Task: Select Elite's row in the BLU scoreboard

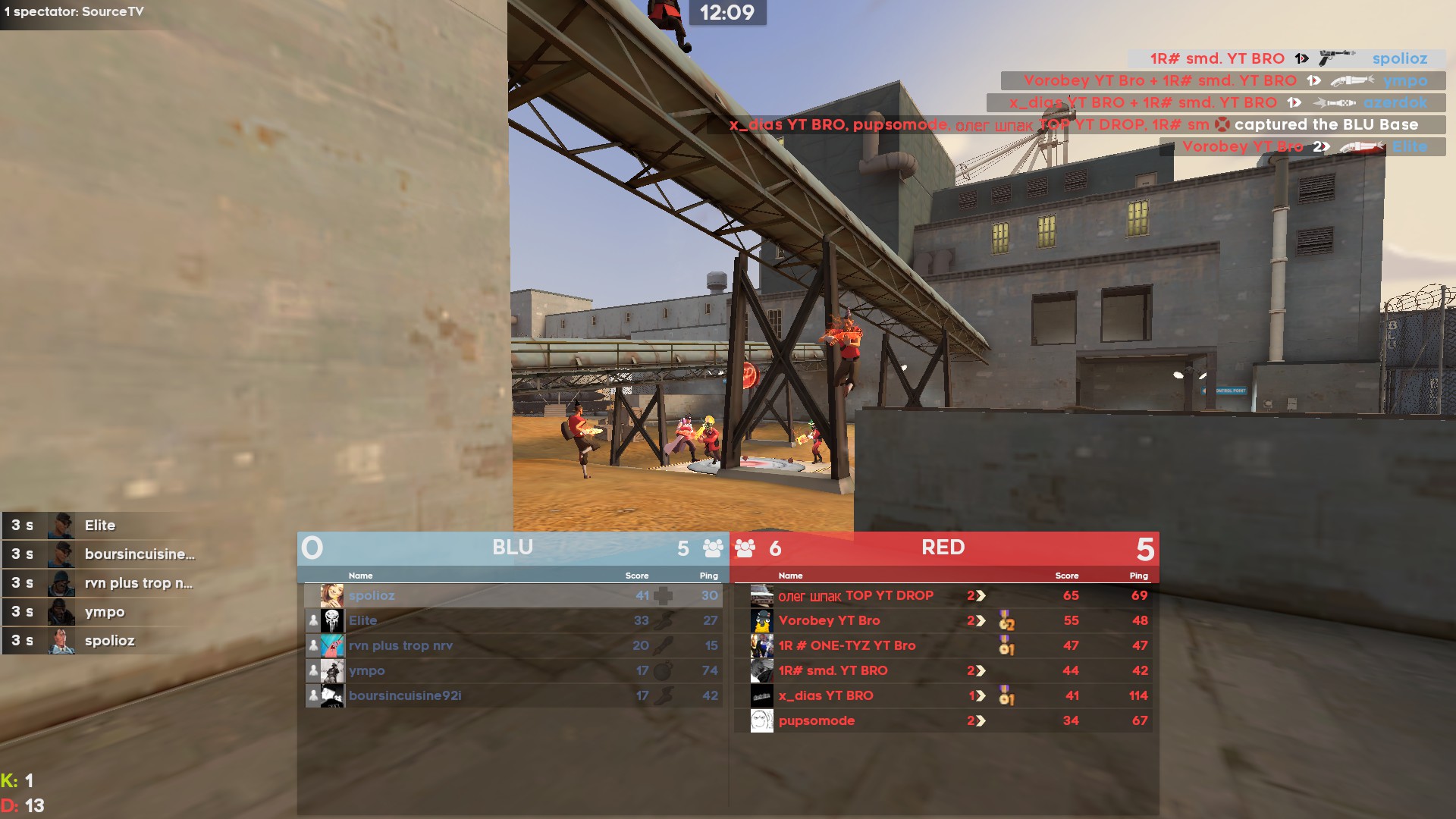Action: 513,620
